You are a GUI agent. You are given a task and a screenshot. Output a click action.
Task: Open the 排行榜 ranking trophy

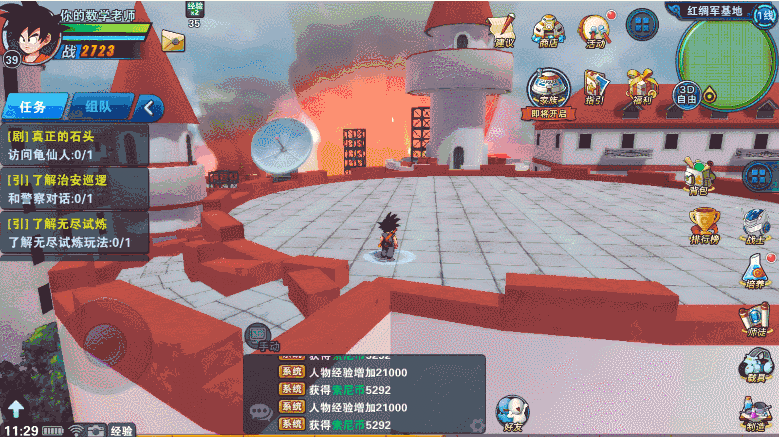(704, 226)
